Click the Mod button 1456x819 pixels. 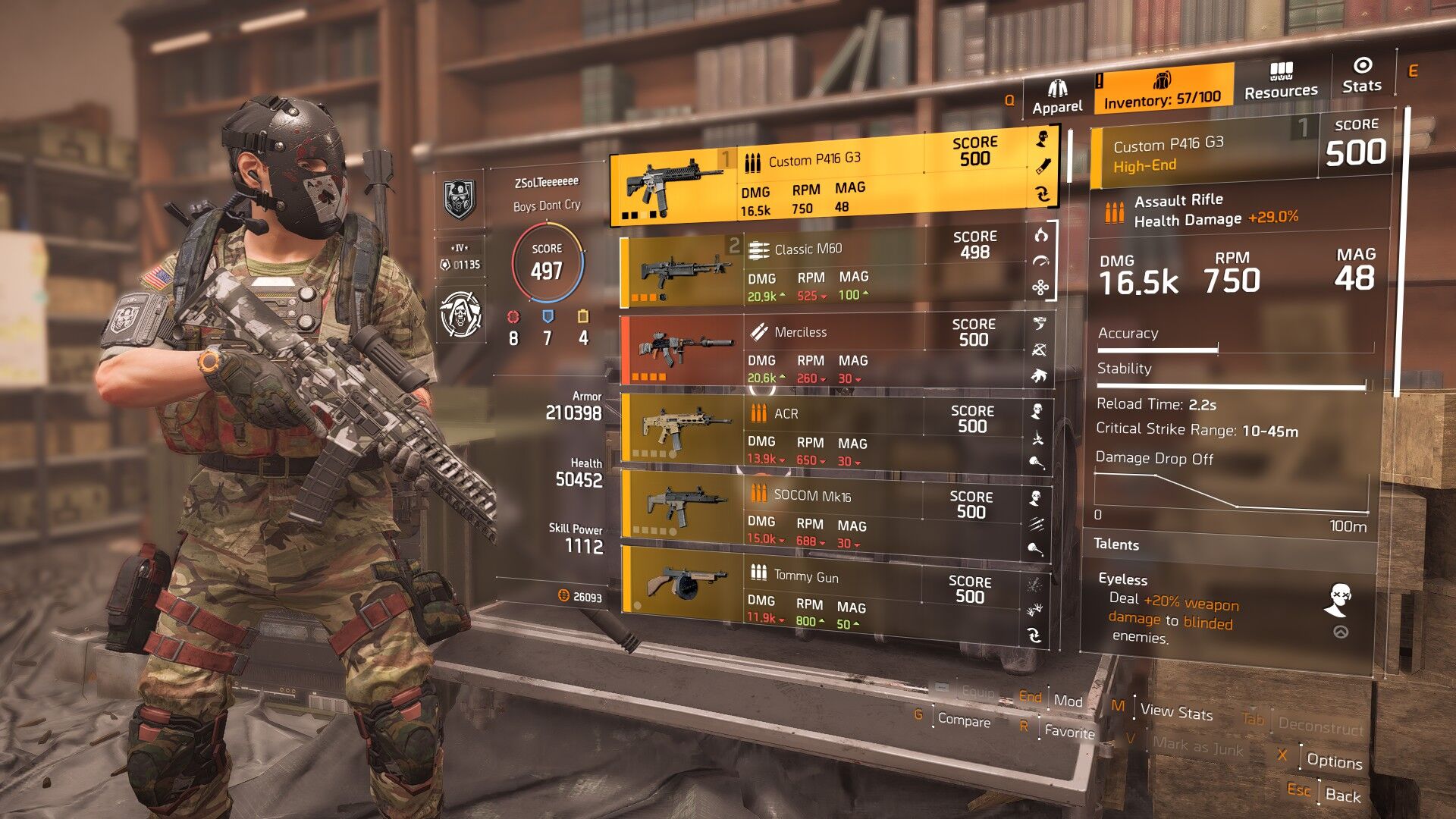point(1068,701)
